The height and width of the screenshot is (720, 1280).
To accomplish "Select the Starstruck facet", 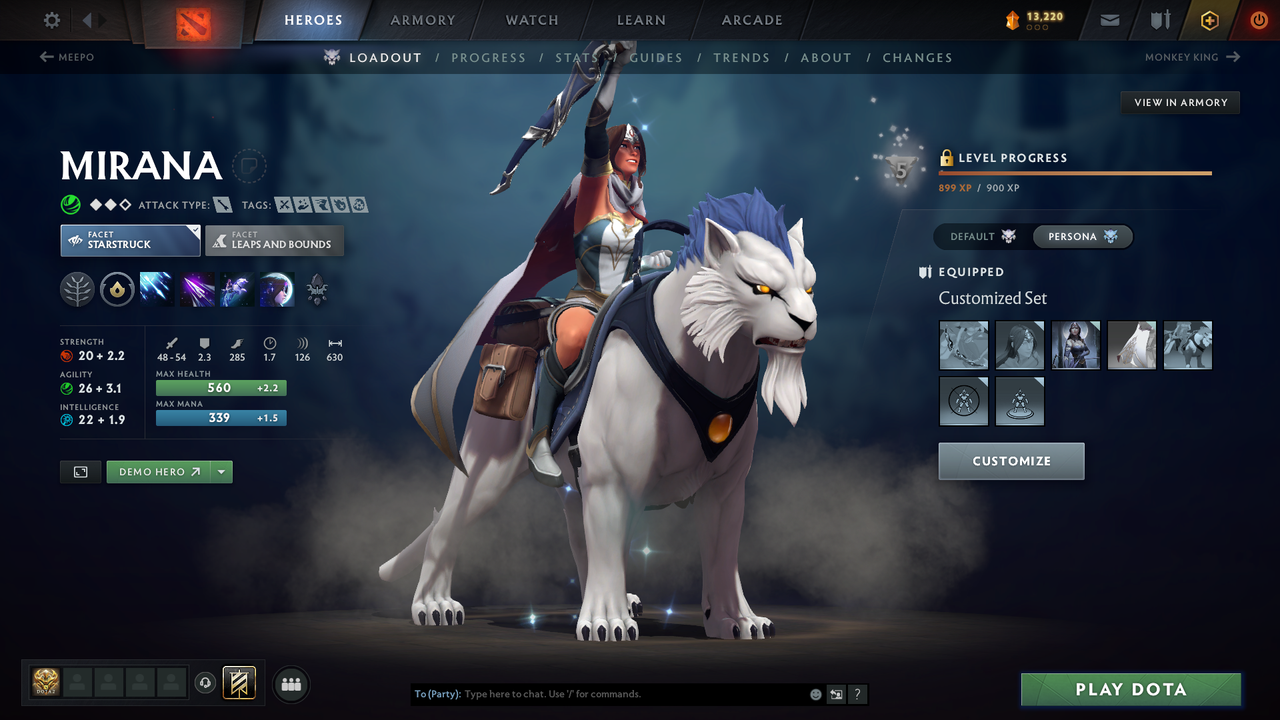I will [x=130, y=240].
